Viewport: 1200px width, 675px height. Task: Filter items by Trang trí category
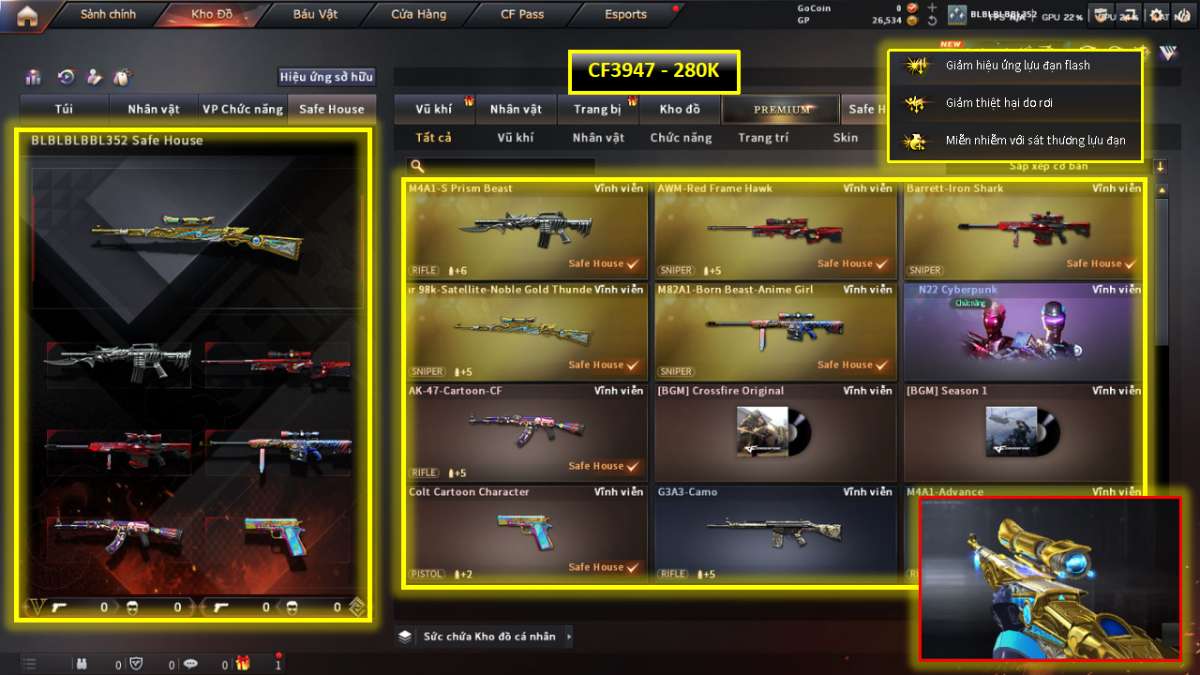[x=763, y=138]
